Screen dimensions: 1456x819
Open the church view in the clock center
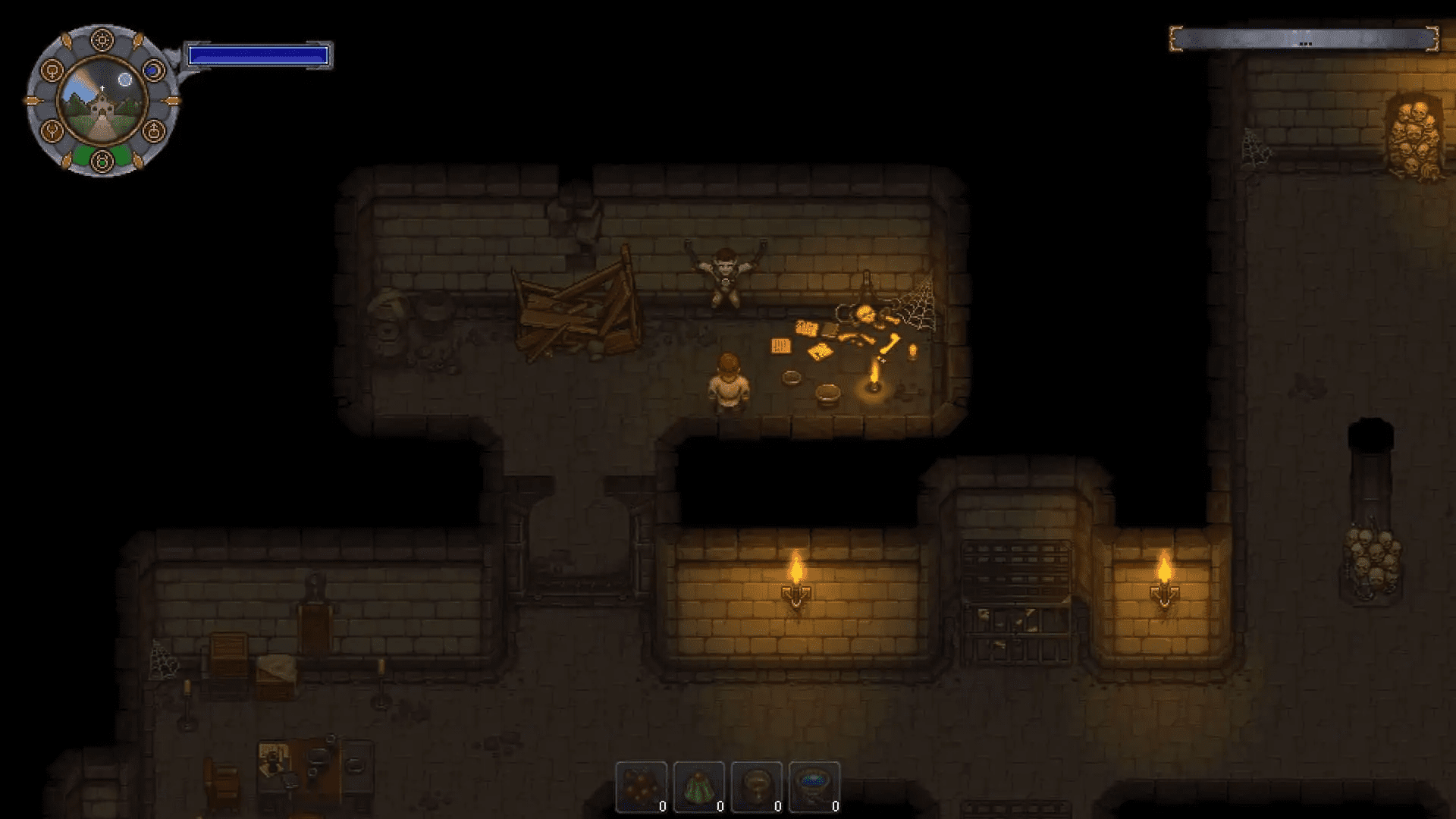[102, 102]
